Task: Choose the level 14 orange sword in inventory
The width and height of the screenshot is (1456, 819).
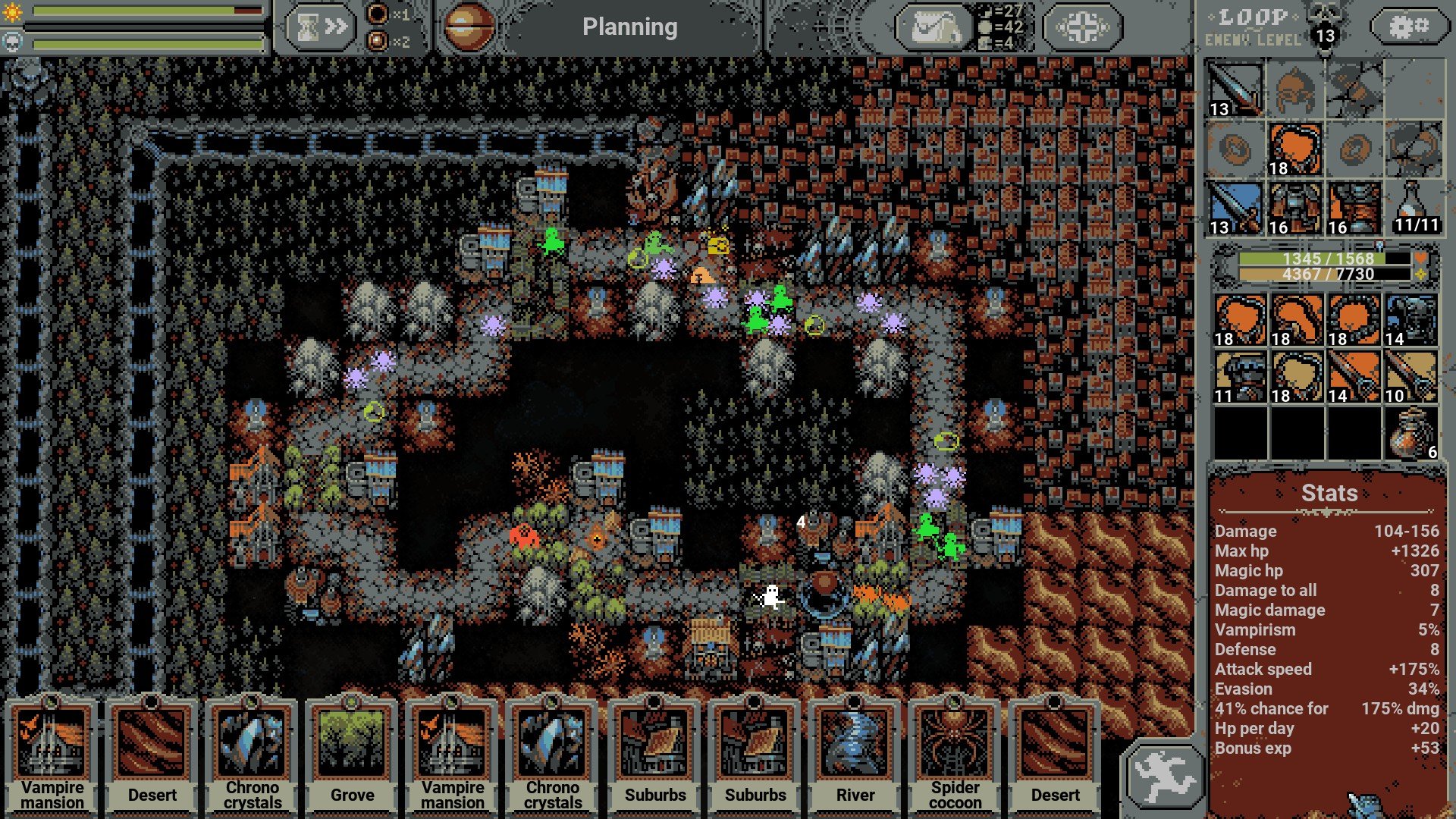Action: coord(1354,376)
